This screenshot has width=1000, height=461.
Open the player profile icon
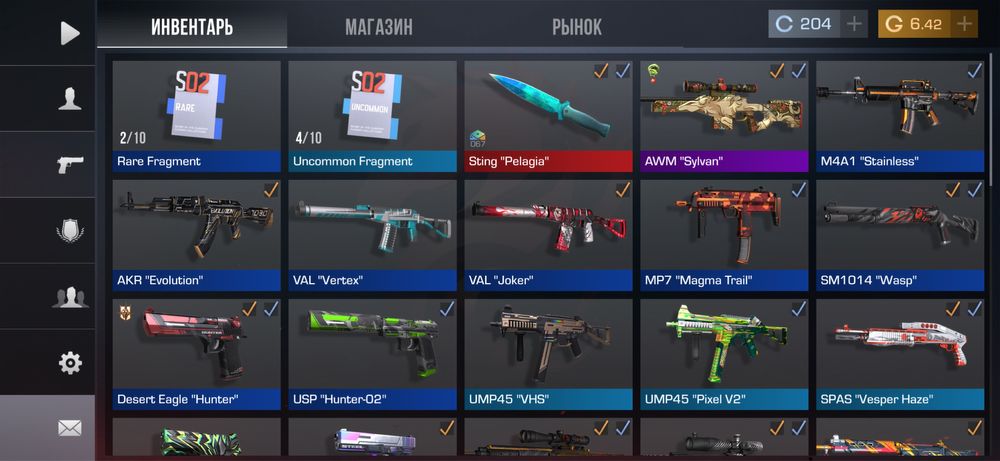coord(69,98)
